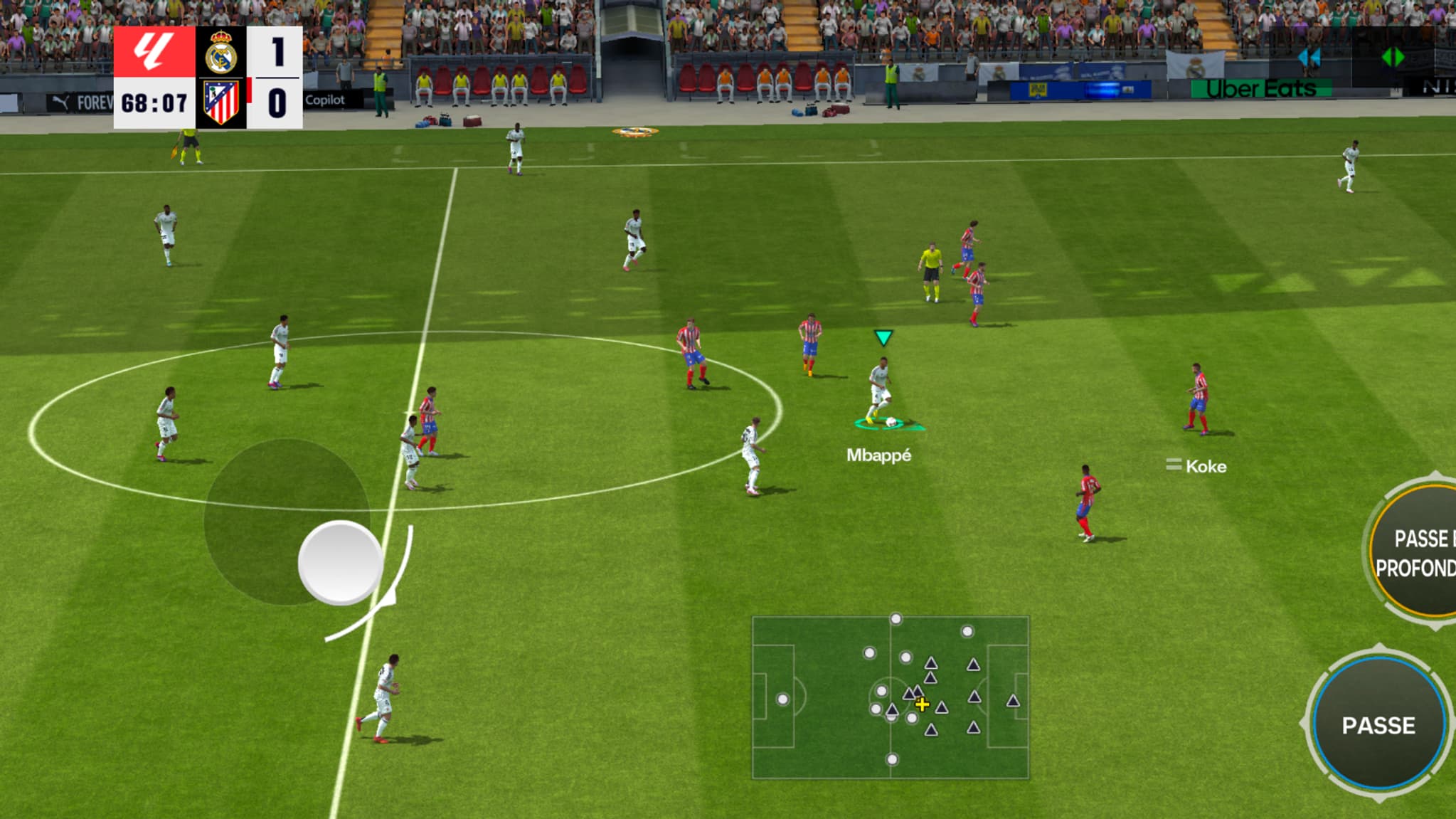Viewport: 1456px width, 819px height.
Task: Toggle the Copilot label beside the scoreboard
Action: click(325, 100)
